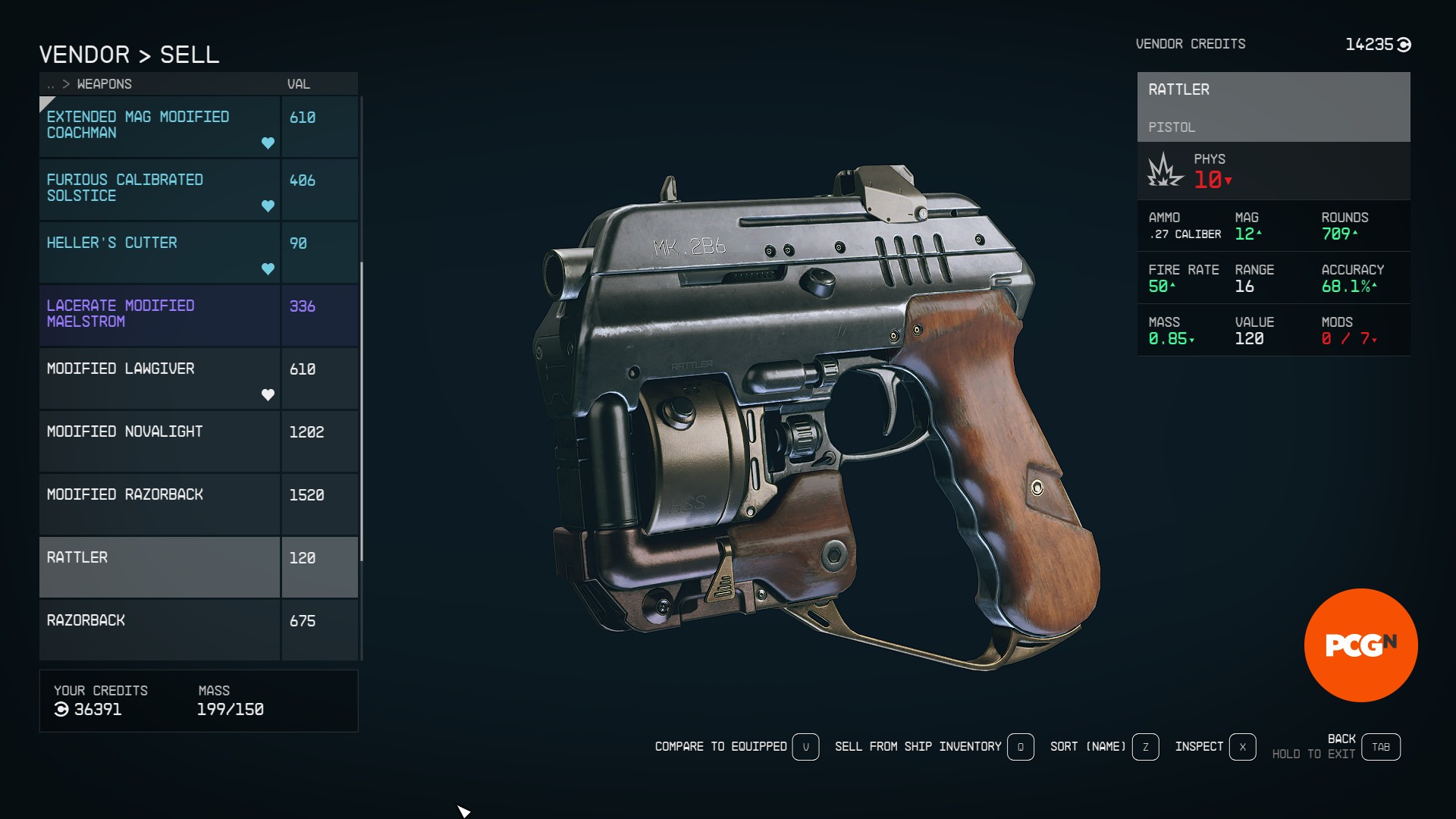Go back from the vendor screen
This screenshot has width=1456, height=819.
pos(1380,747)
